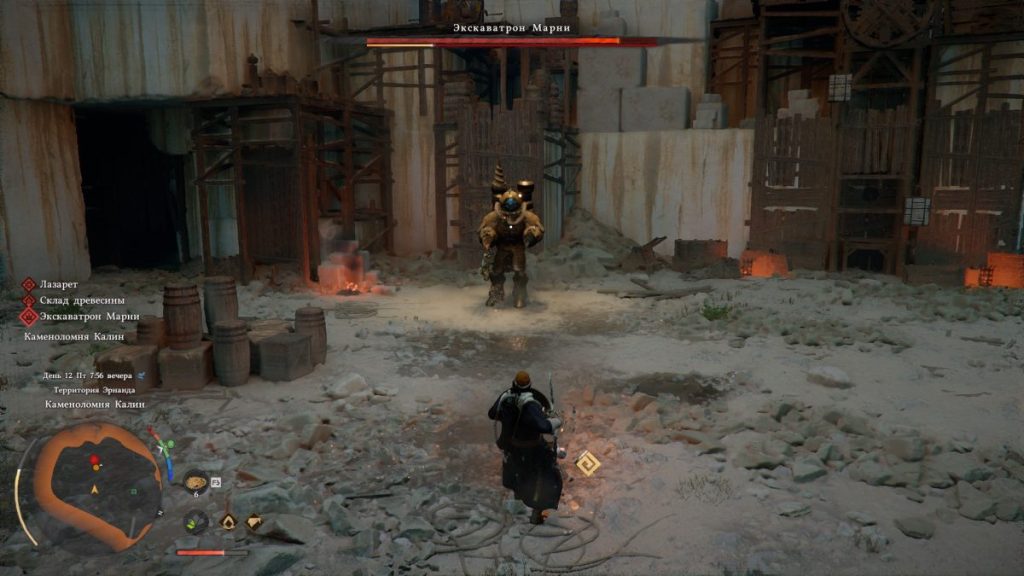Use the food item slot with count 6

[x=196, y=482]
